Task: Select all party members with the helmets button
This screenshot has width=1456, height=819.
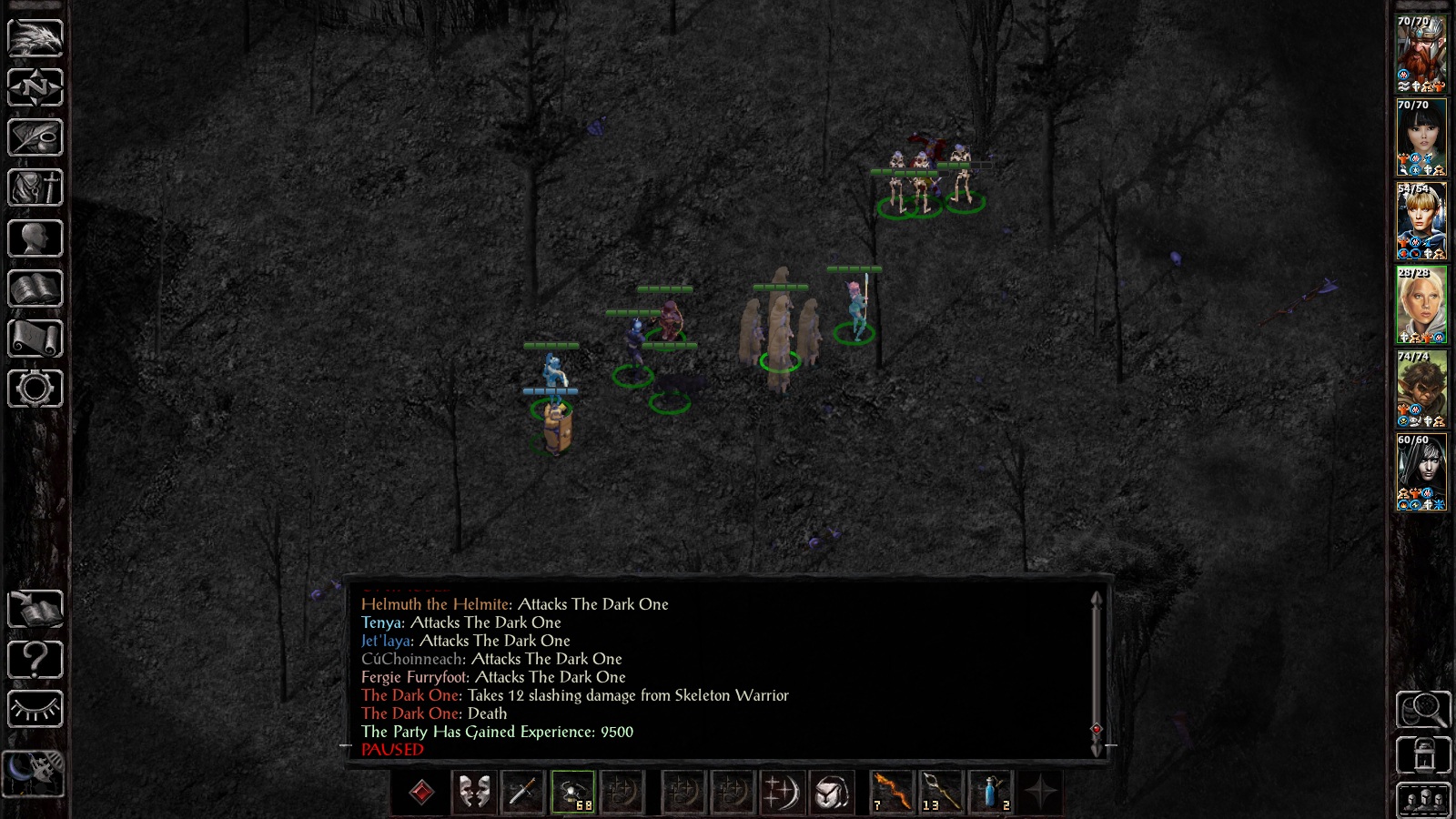Action: 1422,800
